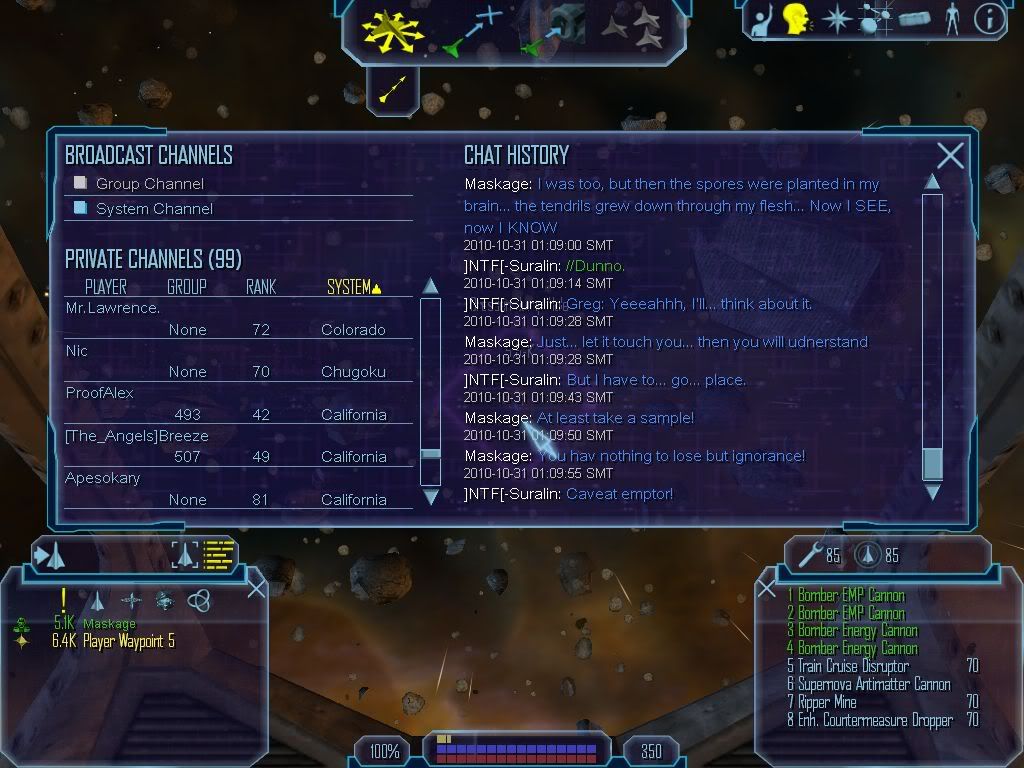
Task: Close the weapons list panel
Action: [767, 589]
